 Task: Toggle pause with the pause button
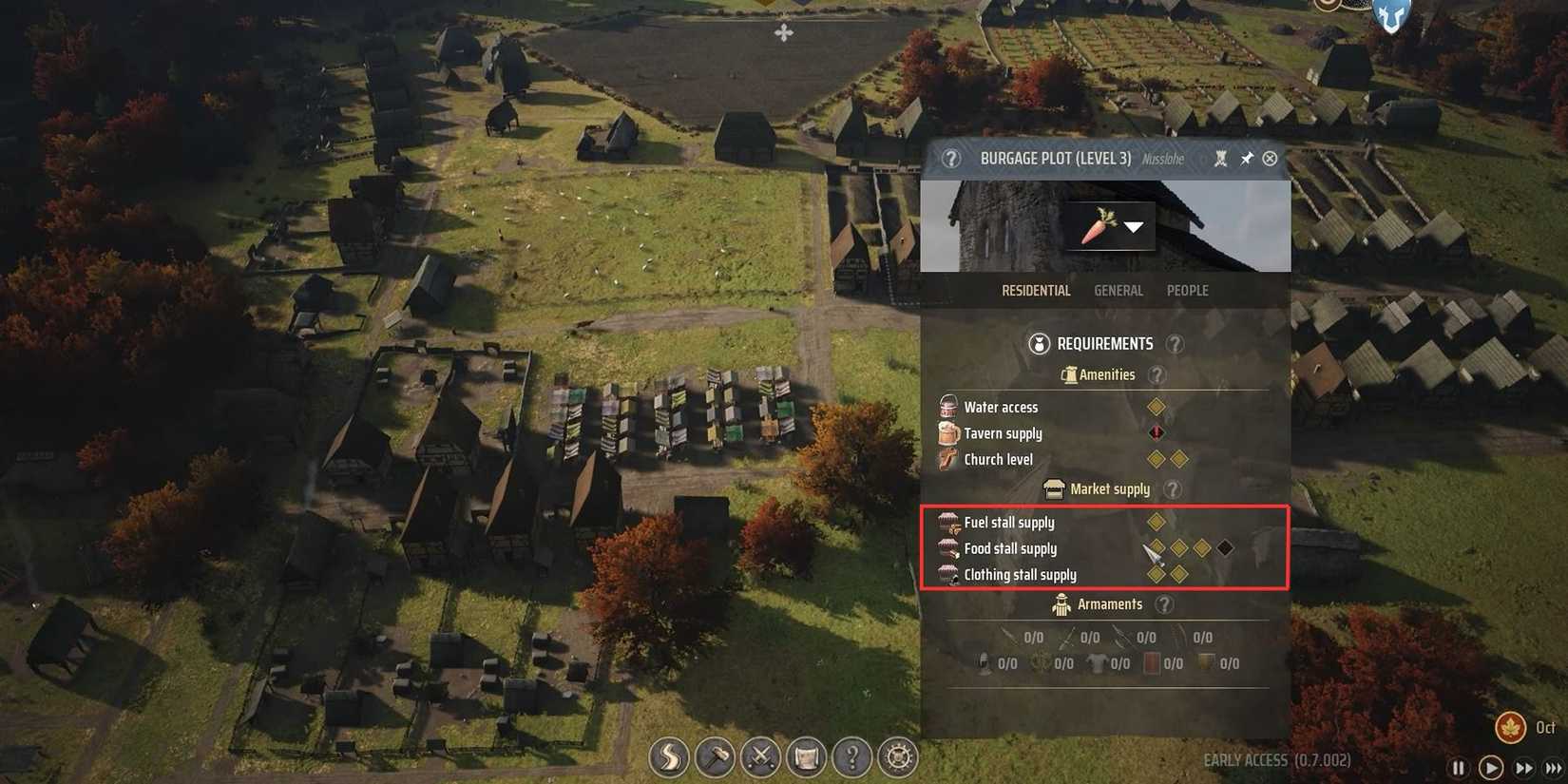click(1458, 768)
